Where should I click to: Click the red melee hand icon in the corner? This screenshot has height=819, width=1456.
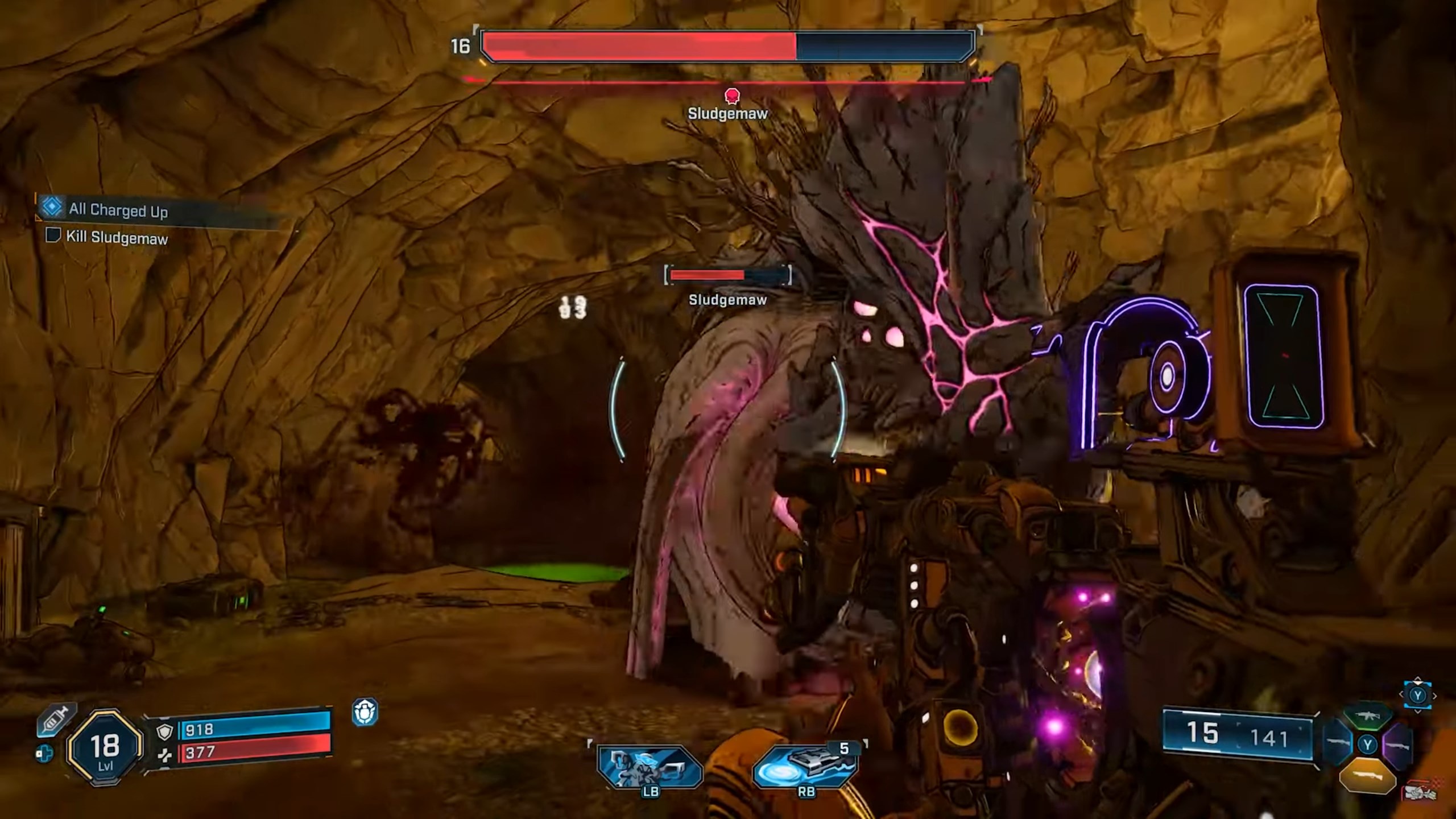pyautogui.click(x=1422, y=792)
